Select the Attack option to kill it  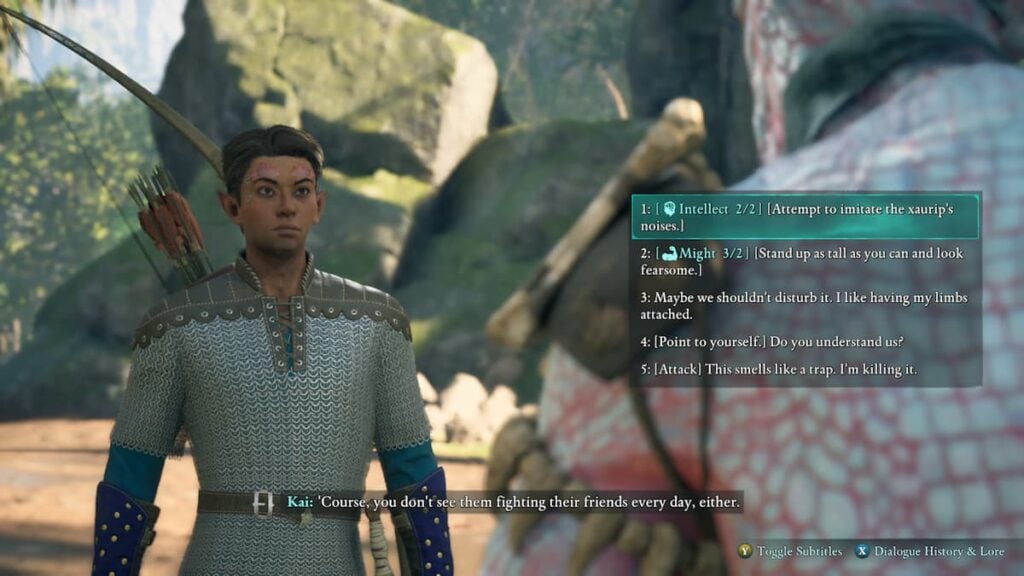point(780,370)
